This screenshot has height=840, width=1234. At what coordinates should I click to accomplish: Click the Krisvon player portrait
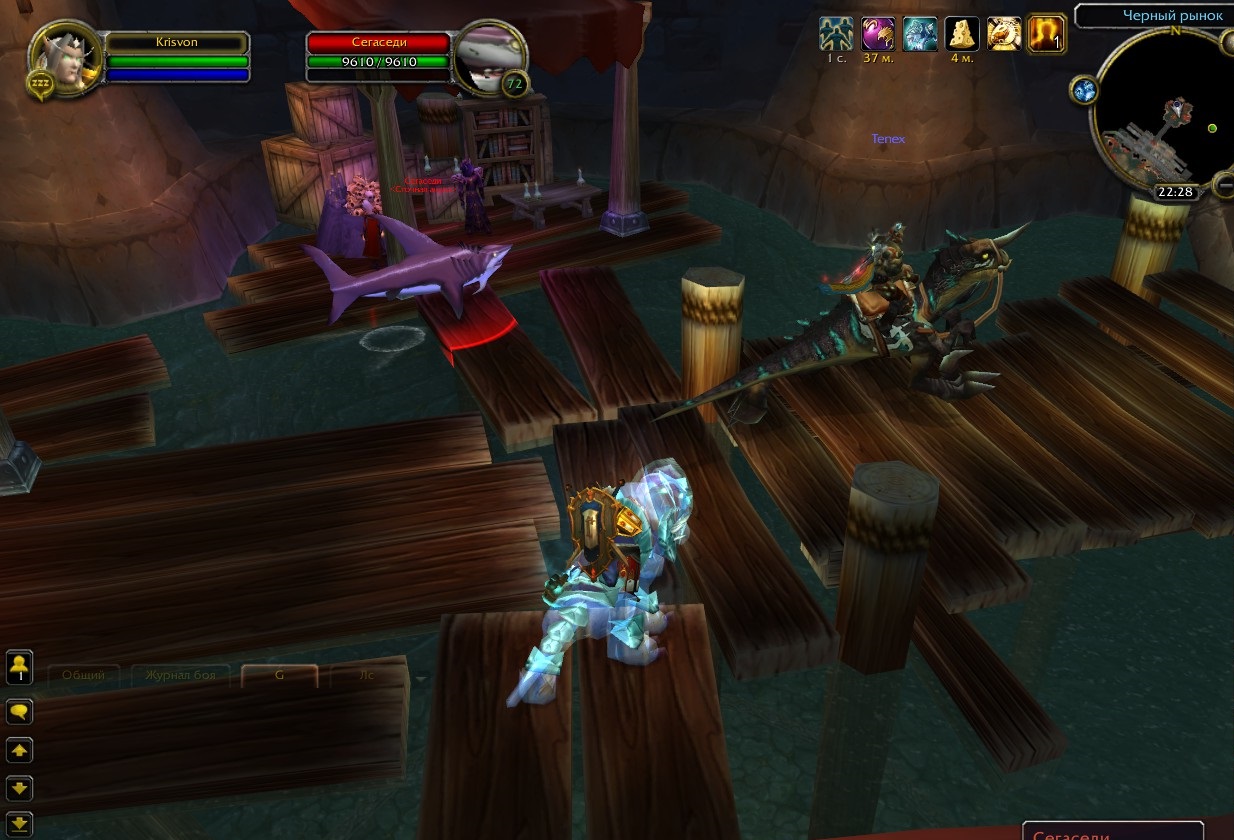click(x=66, y=57)
